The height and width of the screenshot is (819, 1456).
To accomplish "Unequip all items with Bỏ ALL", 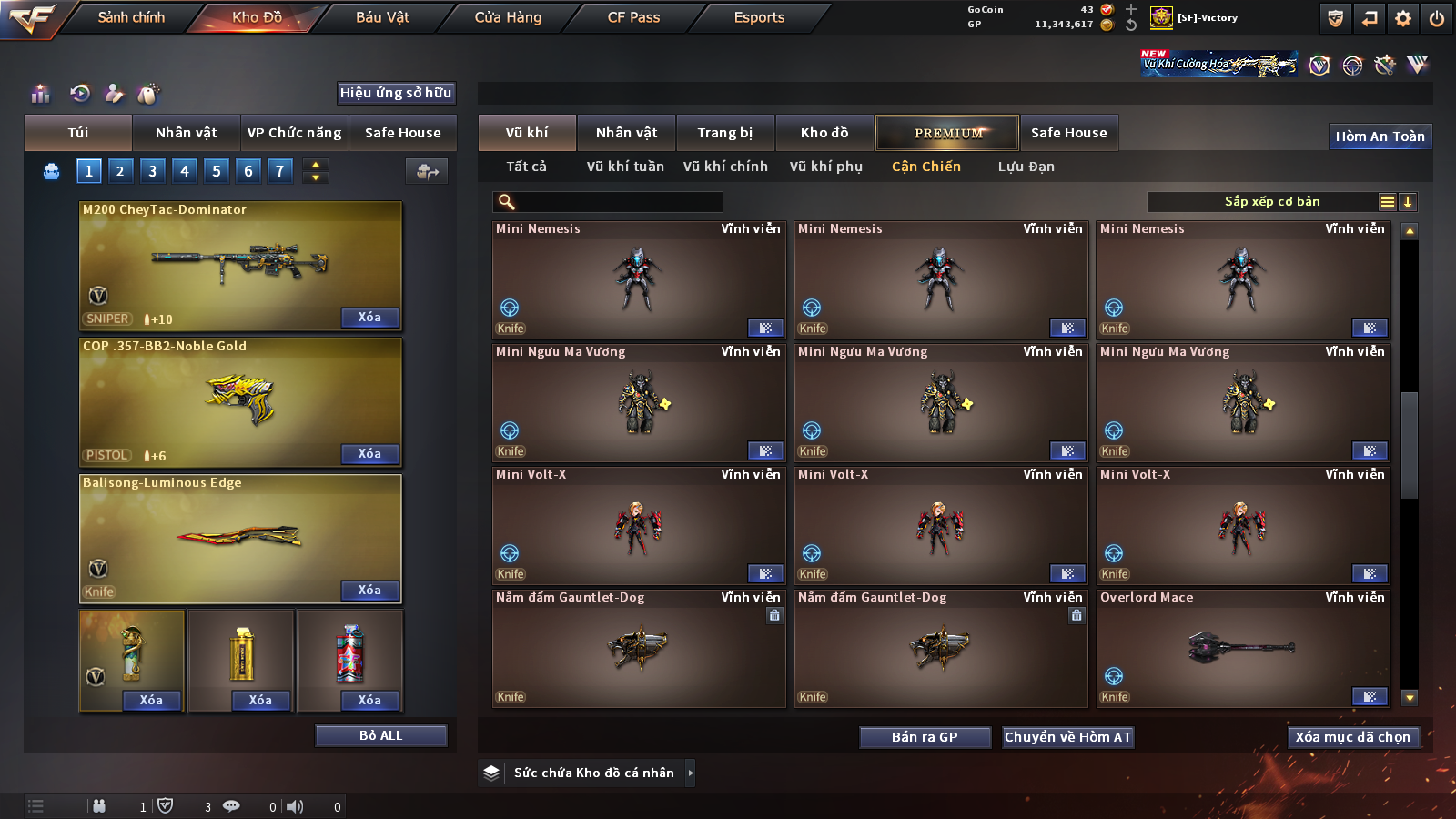I will pos(380,735).
